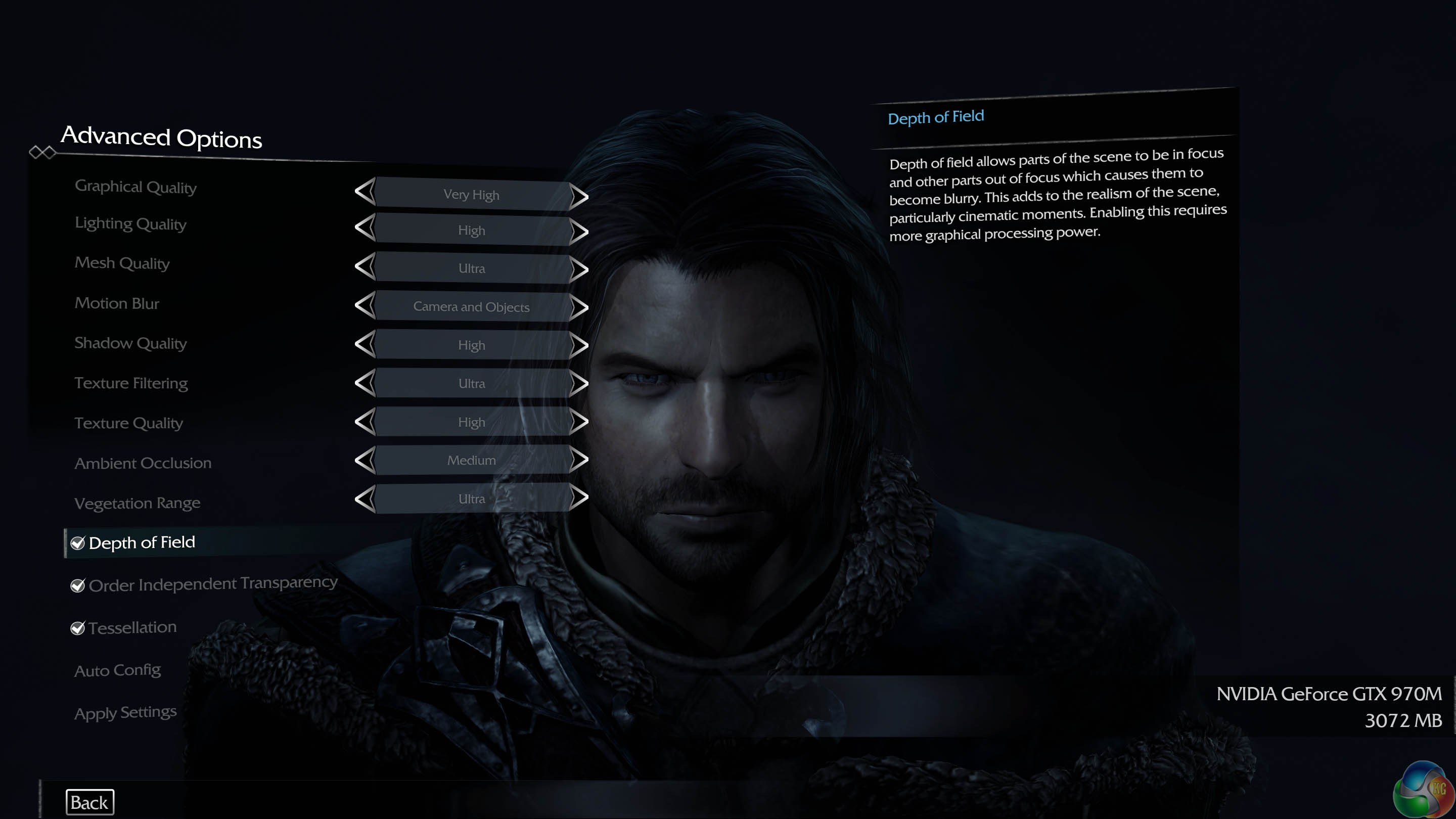The height and width of the screenshot is (819, 1456).
Task: Uncheck the Tessellation option
Action: click(x=77, y=628)
